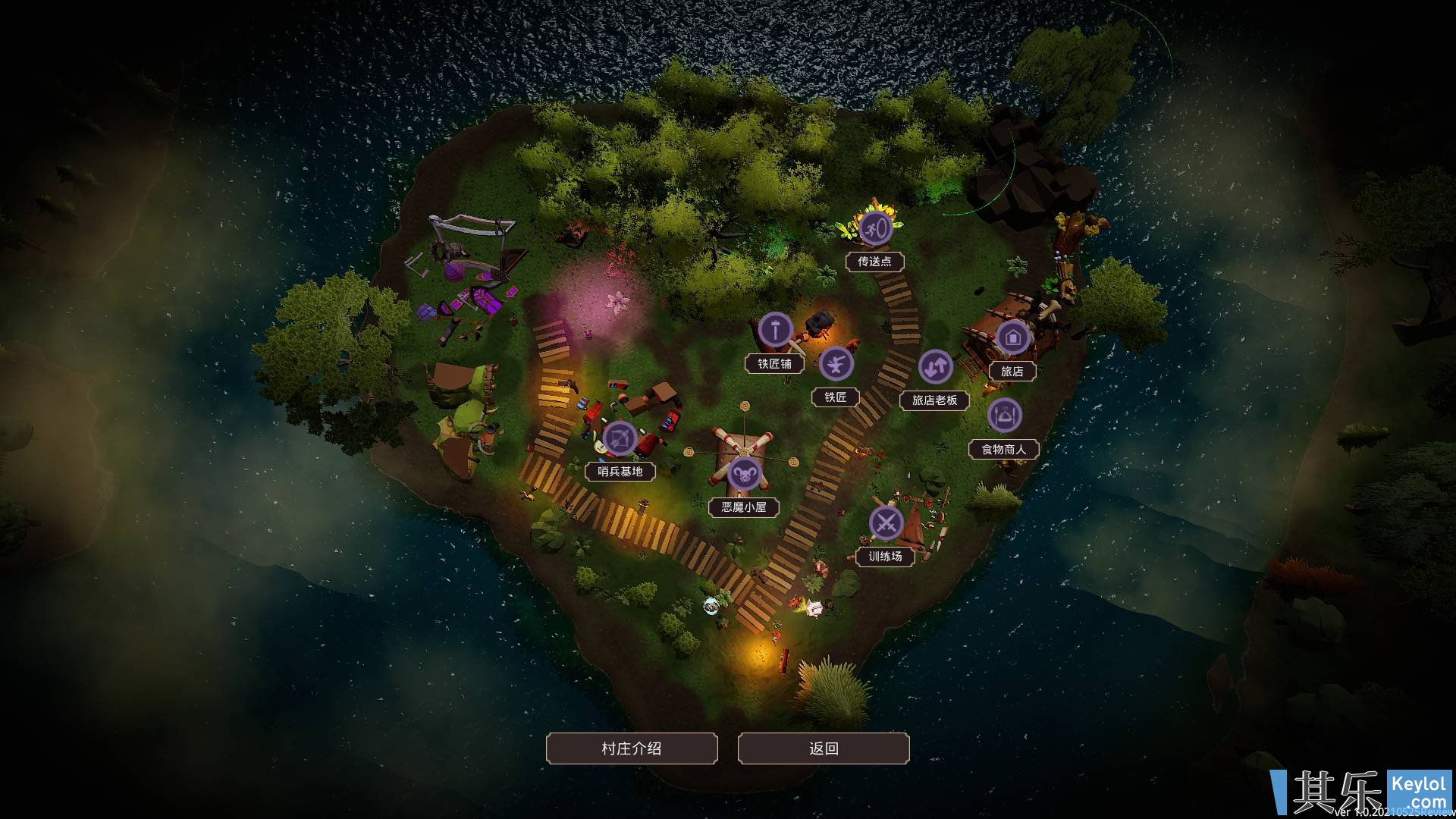Choose the 旅店老板 innkeeper marker

pyautogui.click(x=935, y=368)
